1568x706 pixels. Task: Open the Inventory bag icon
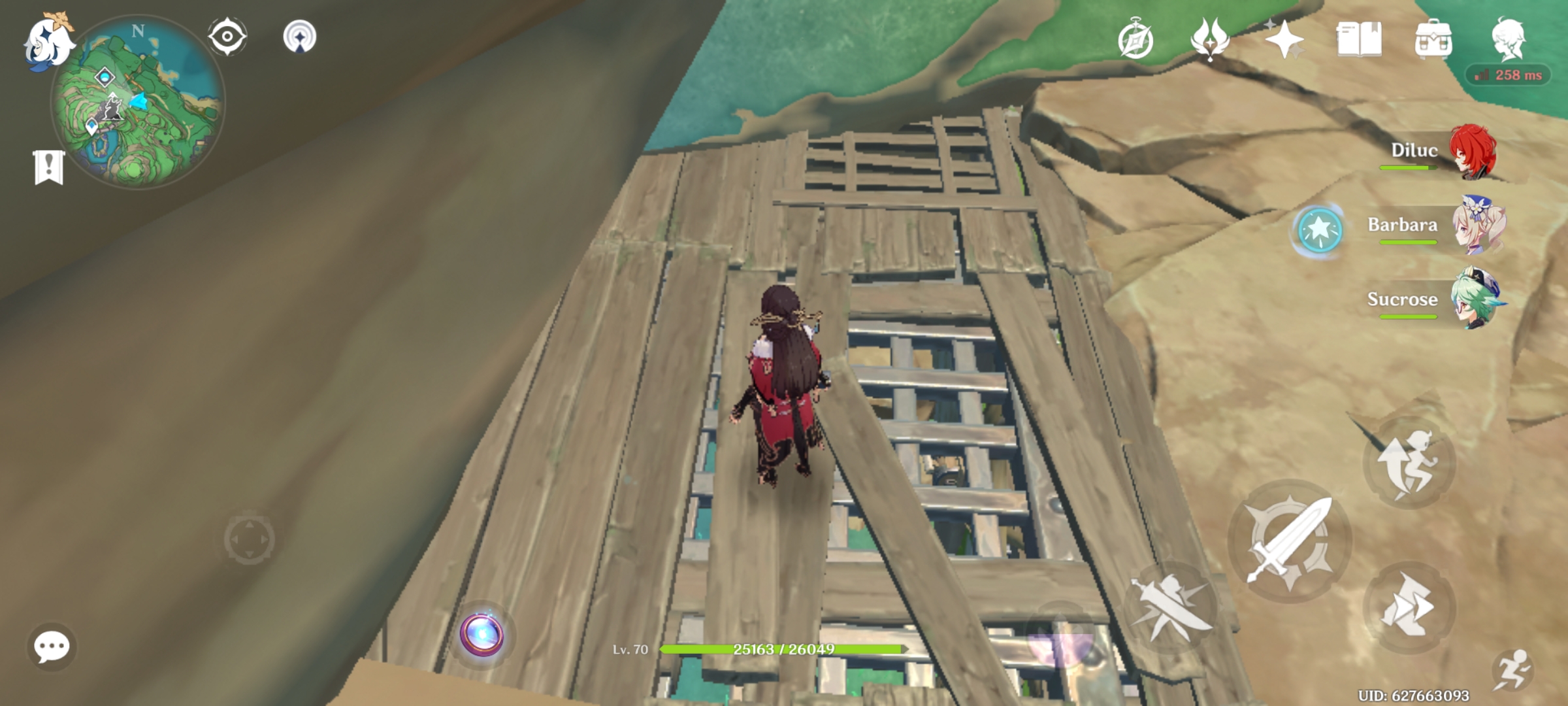click(1435, 38)
